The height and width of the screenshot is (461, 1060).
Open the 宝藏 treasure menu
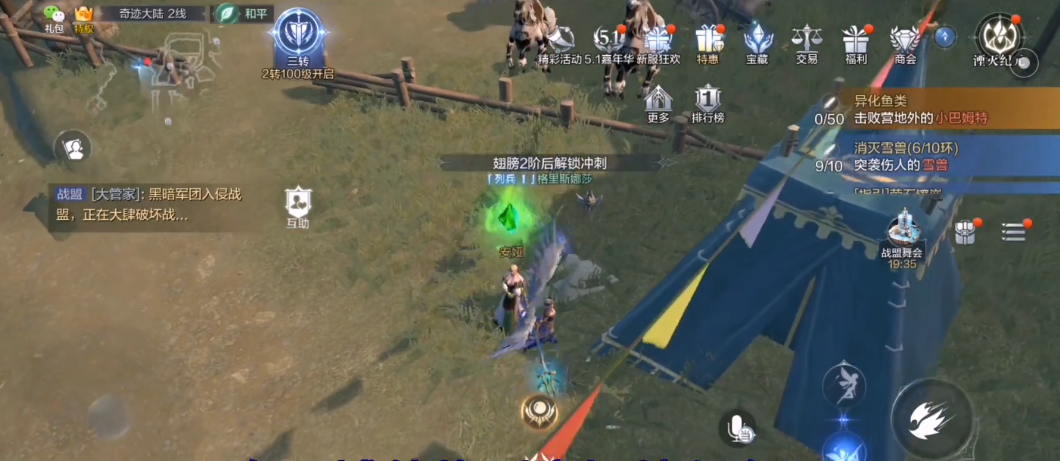[x=758, y=42]
